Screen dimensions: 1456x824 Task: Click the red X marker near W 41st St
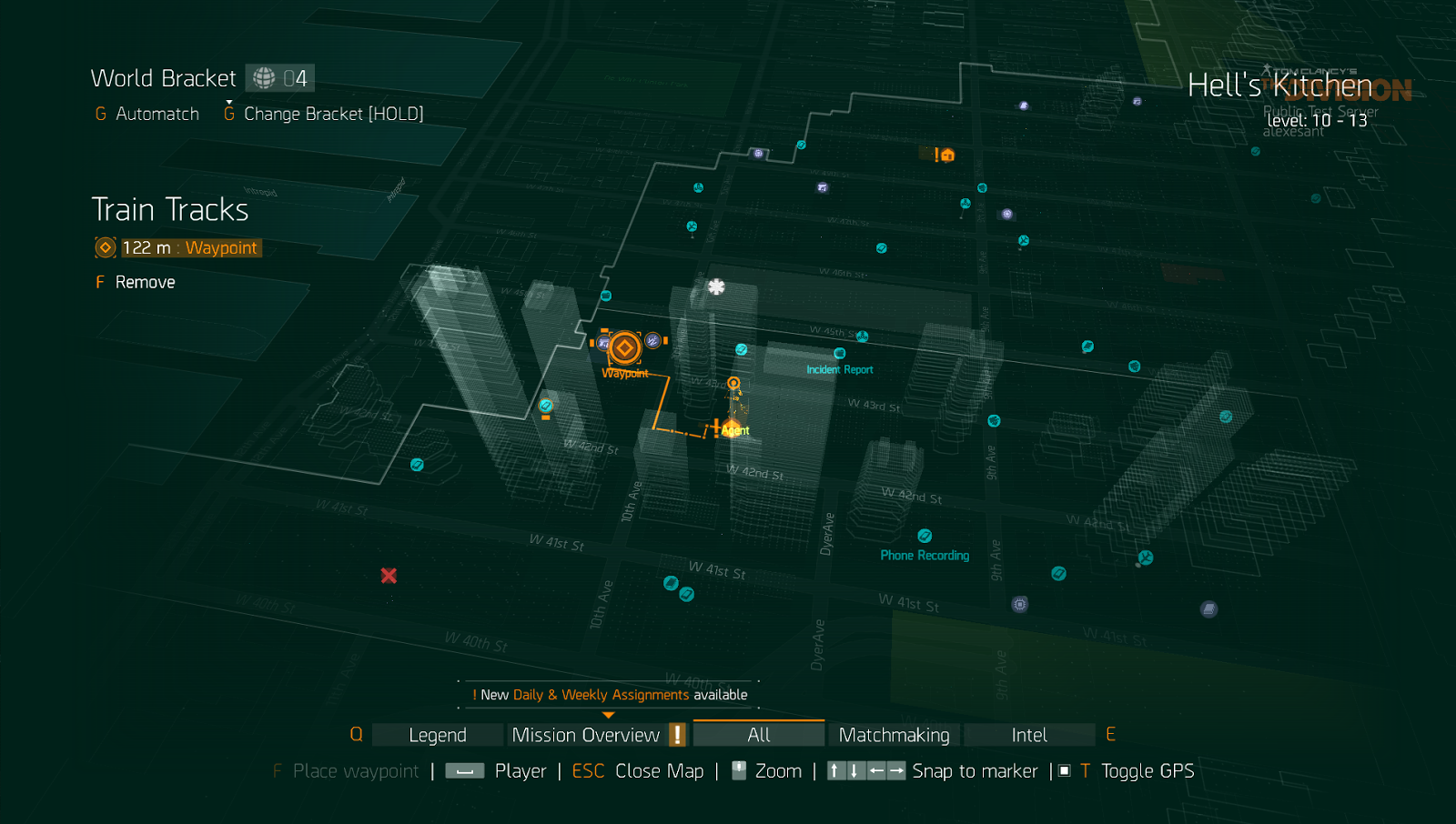[388, 576]
